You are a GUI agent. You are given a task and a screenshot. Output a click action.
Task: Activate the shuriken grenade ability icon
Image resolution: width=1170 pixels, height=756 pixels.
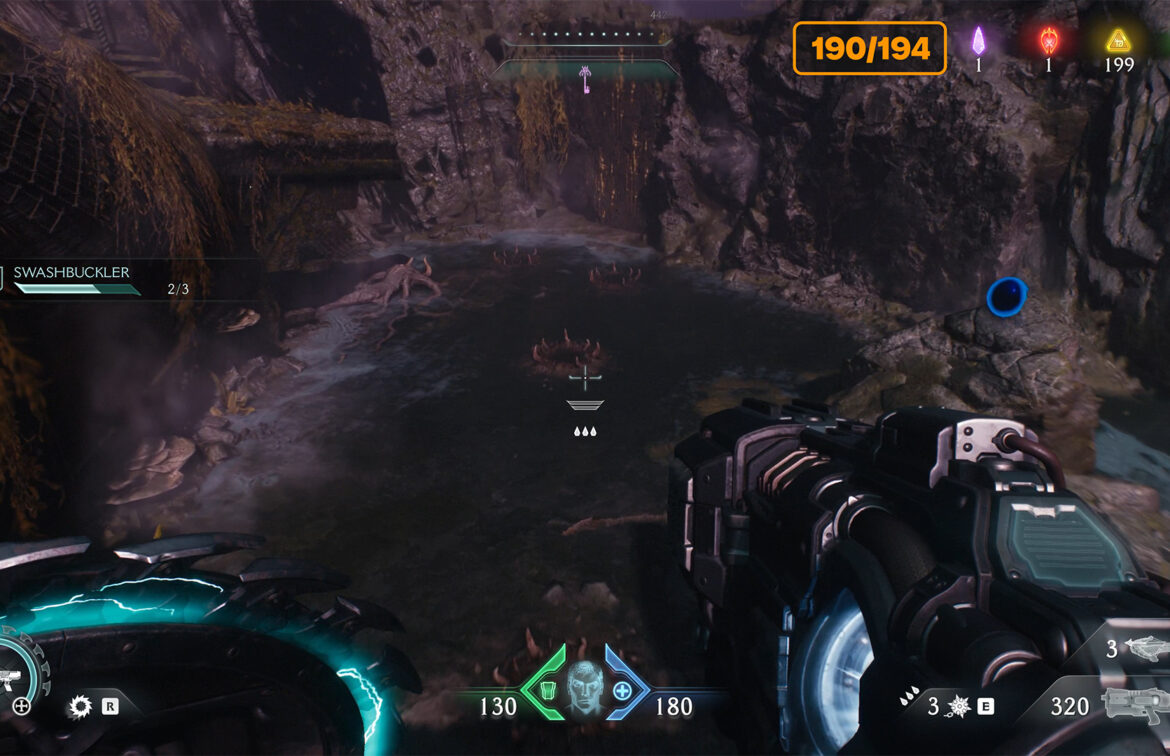click(x=958, y=707)
